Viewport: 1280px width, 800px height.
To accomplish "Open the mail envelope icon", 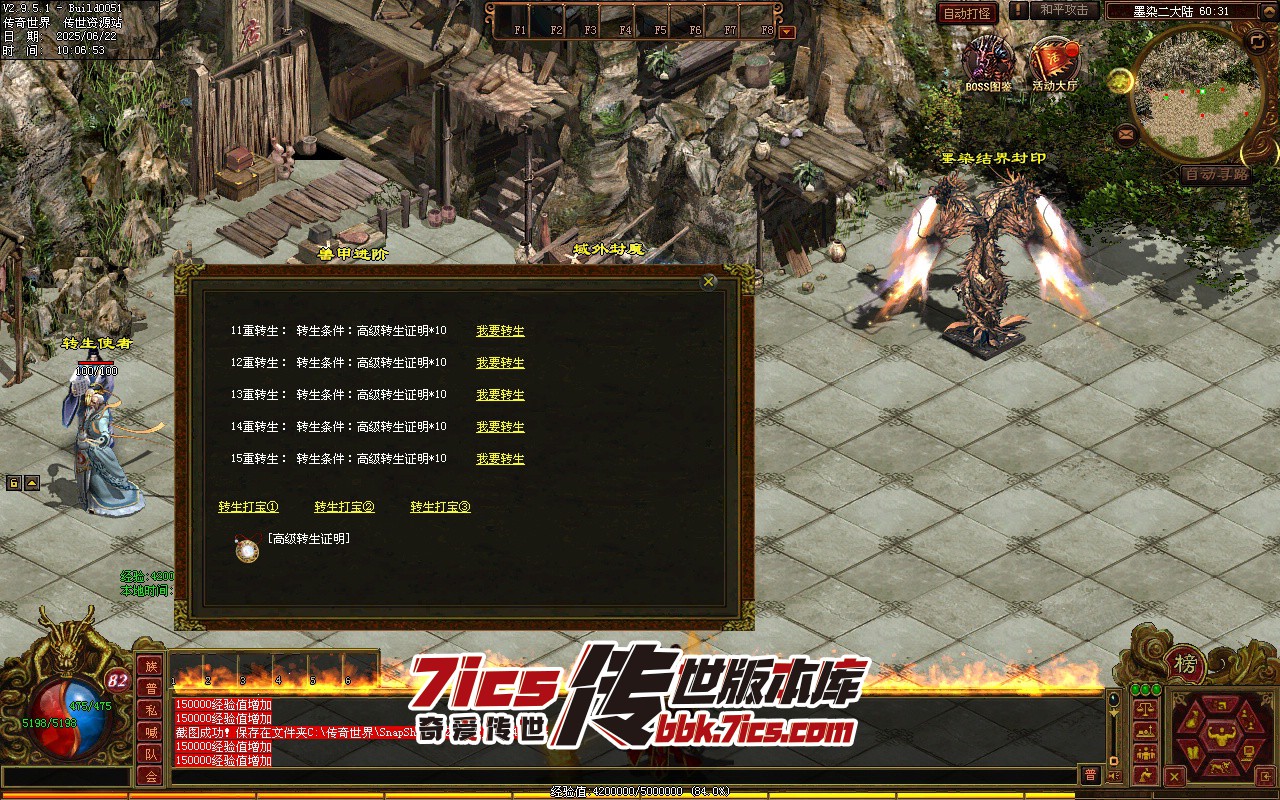I will tap(1126, 133).
